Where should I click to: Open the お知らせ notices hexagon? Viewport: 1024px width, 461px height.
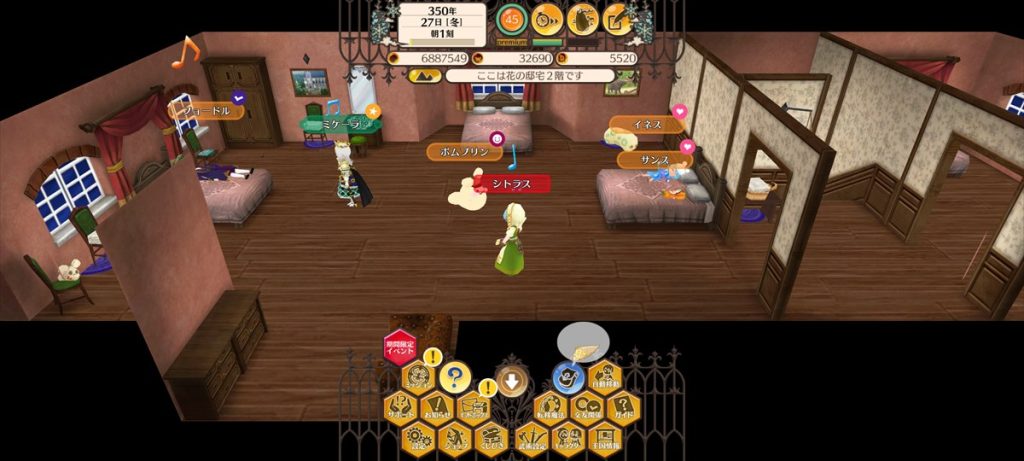pos(436,407)
